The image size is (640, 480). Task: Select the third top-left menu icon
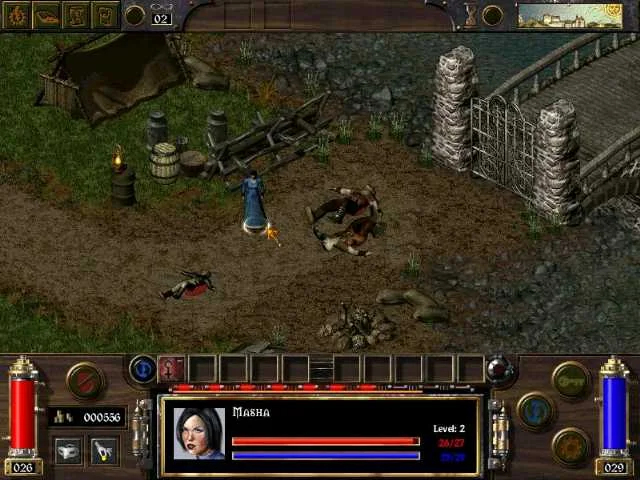point(76,15)
